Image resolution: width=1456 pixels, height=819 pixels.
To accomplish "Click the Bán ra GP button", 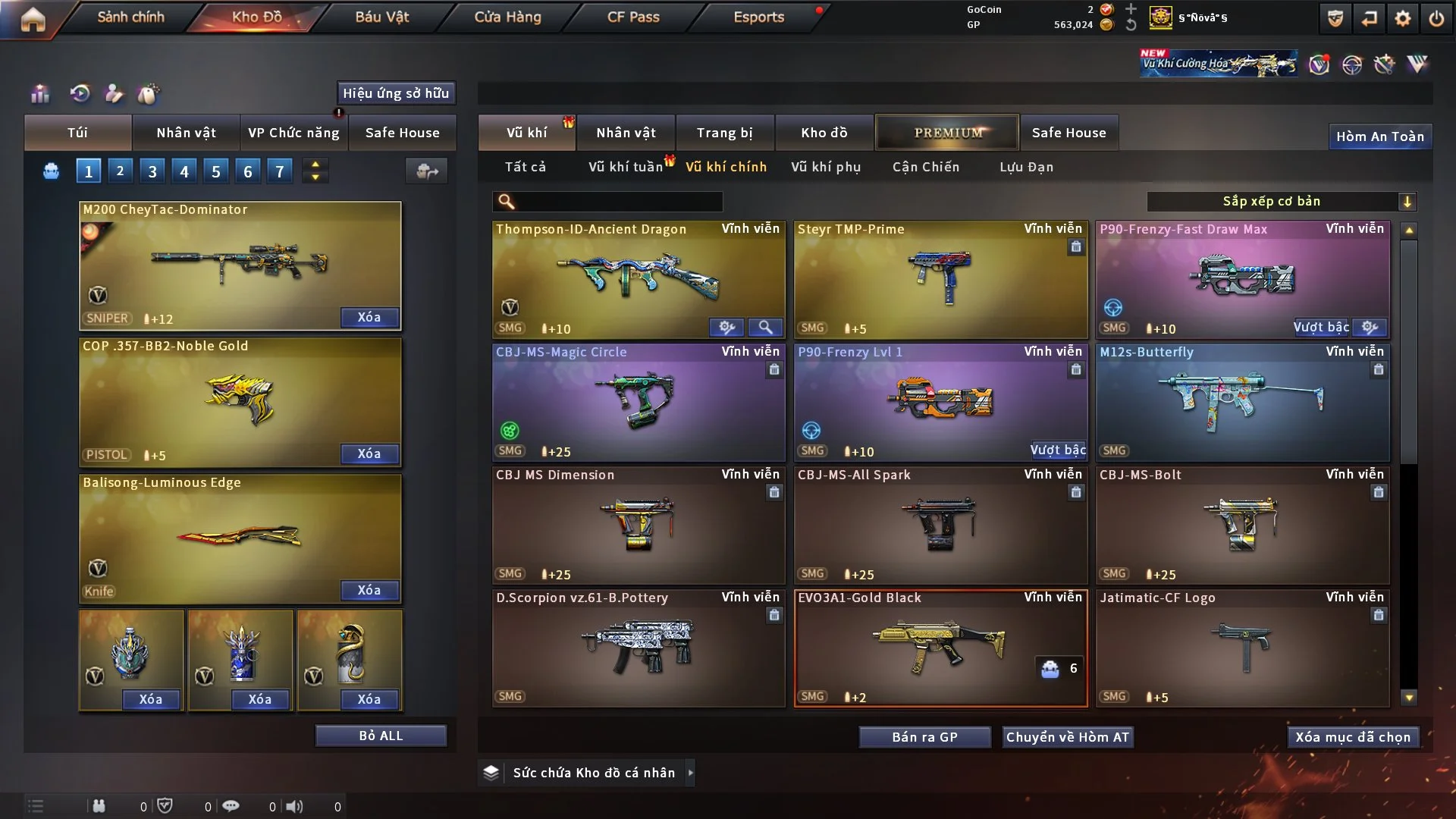I will (924, 737).
